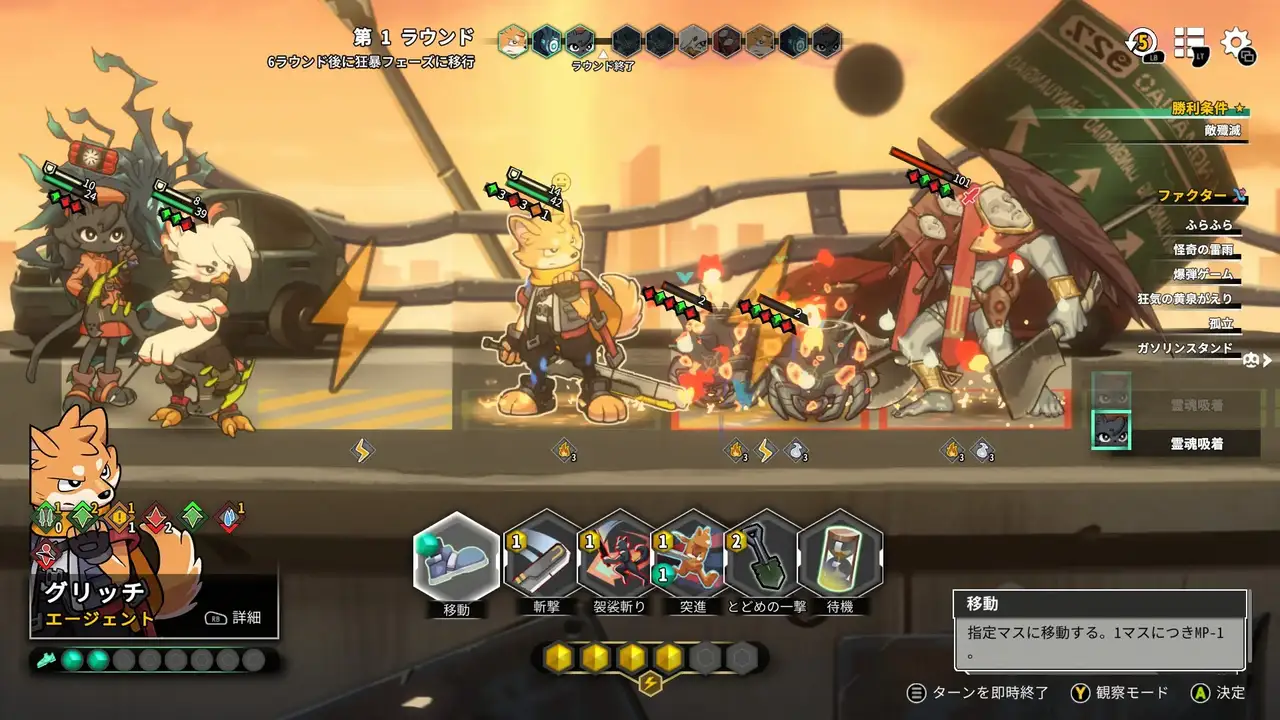Expand the skull arrow beside the factor list

point(1259,360)
